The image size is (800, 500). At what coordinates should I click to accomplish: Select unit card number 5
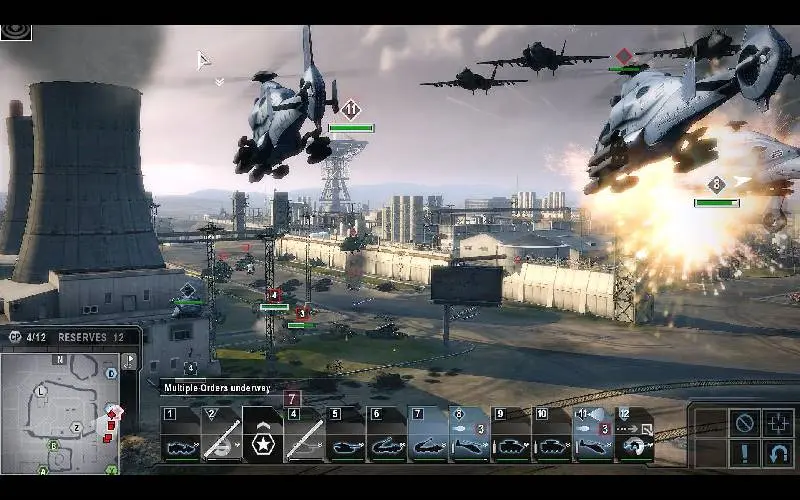click(346, 435)
